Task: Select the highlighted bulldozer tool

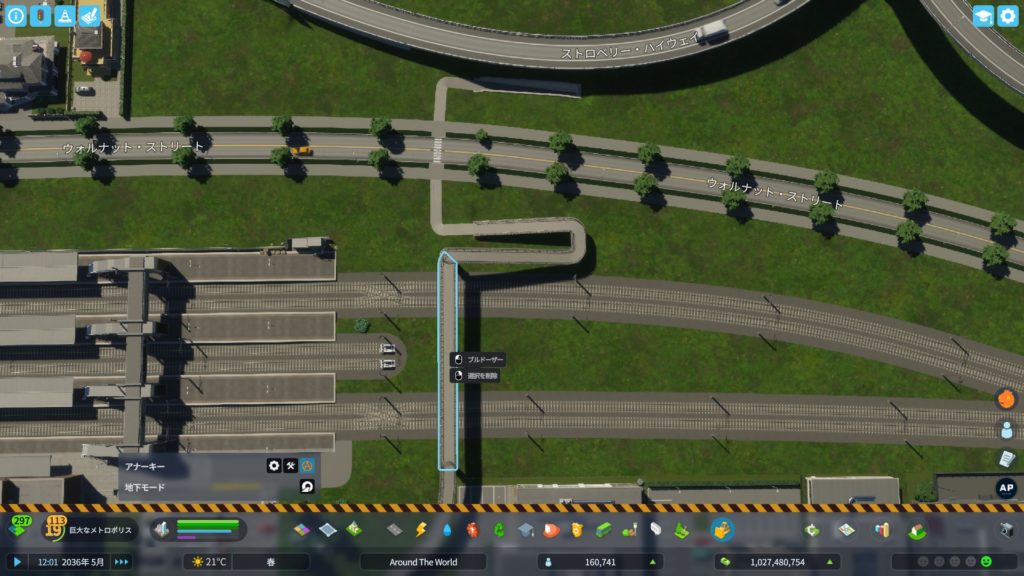Action: tap(722, 529)
